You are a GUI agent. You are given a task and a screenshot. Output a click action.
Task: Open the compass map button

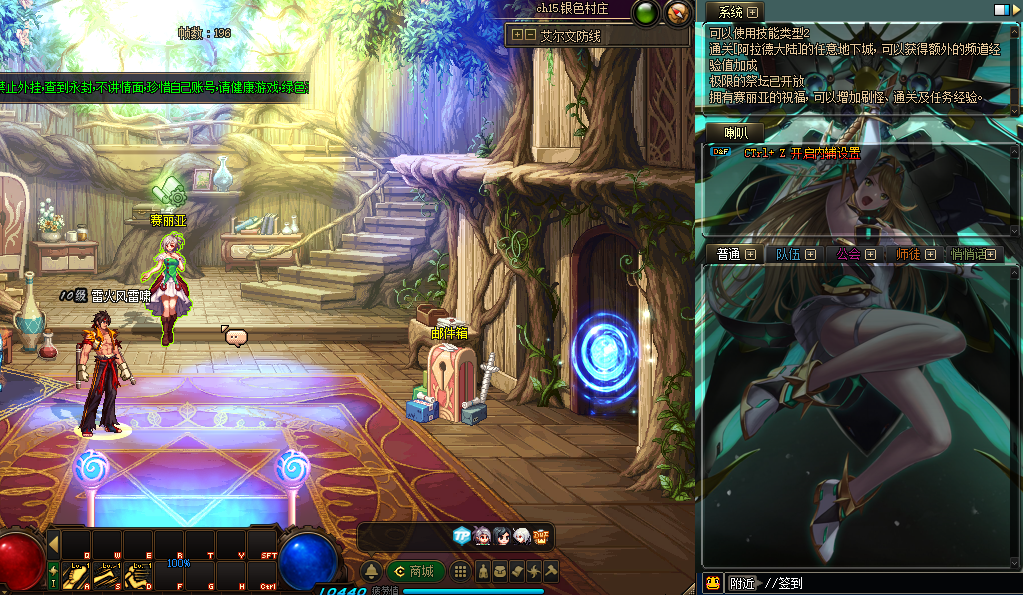tap(678, 13)
